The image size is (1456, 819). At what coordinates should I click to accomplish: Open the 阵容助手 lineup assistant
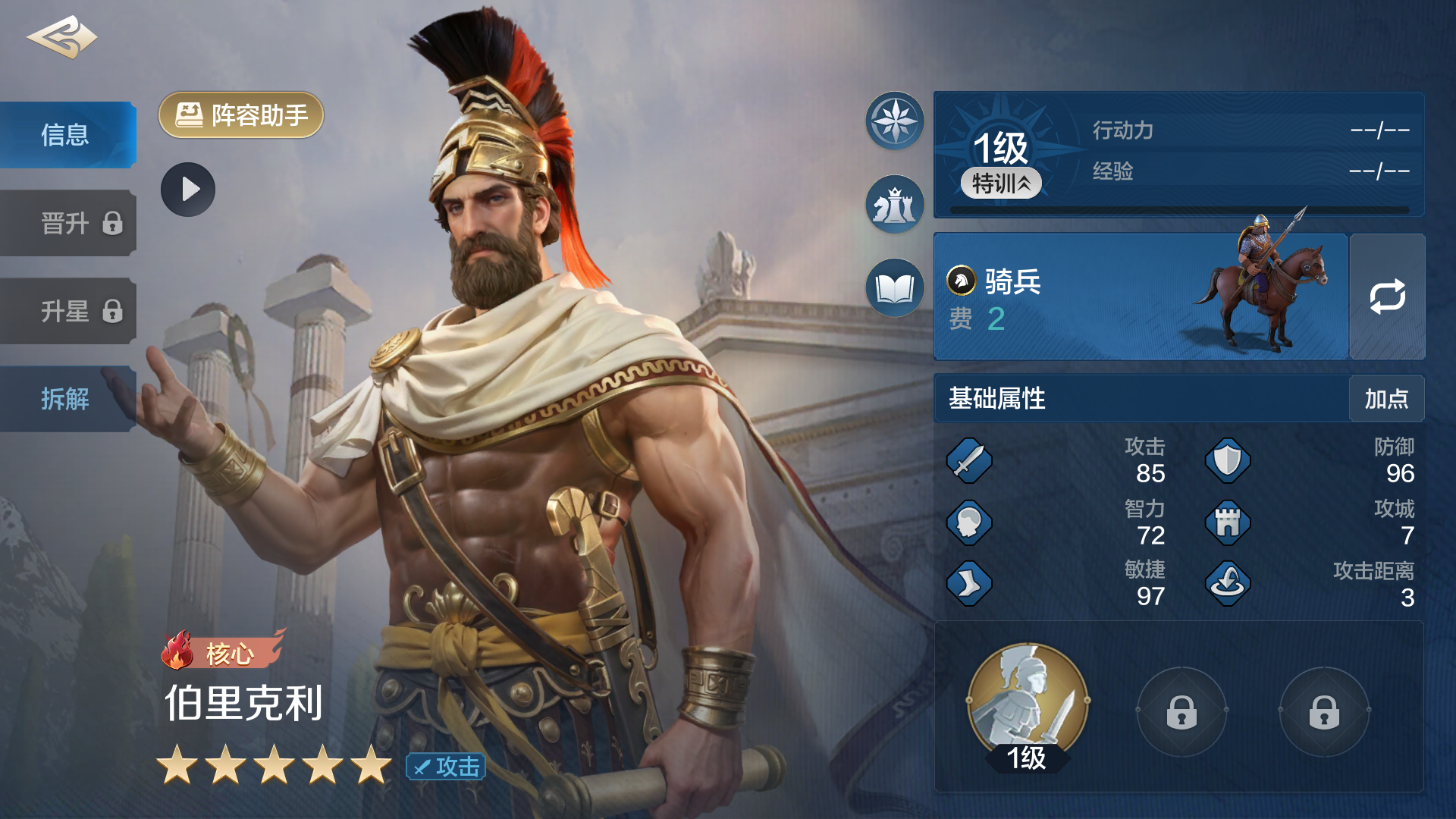tap(241, 115)
